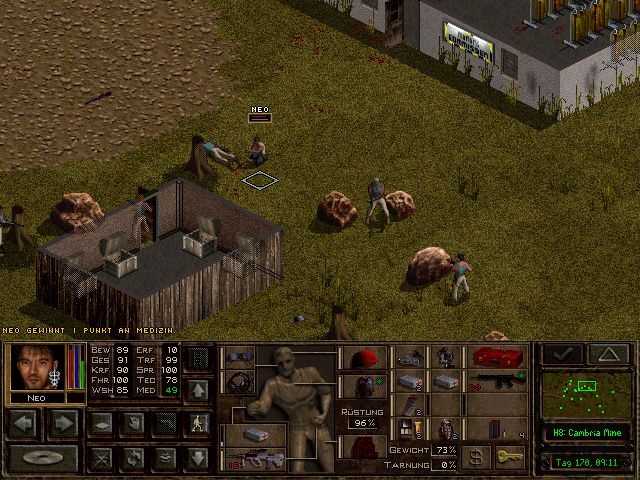Go up a level with the up arrow

tap(197, 389)
